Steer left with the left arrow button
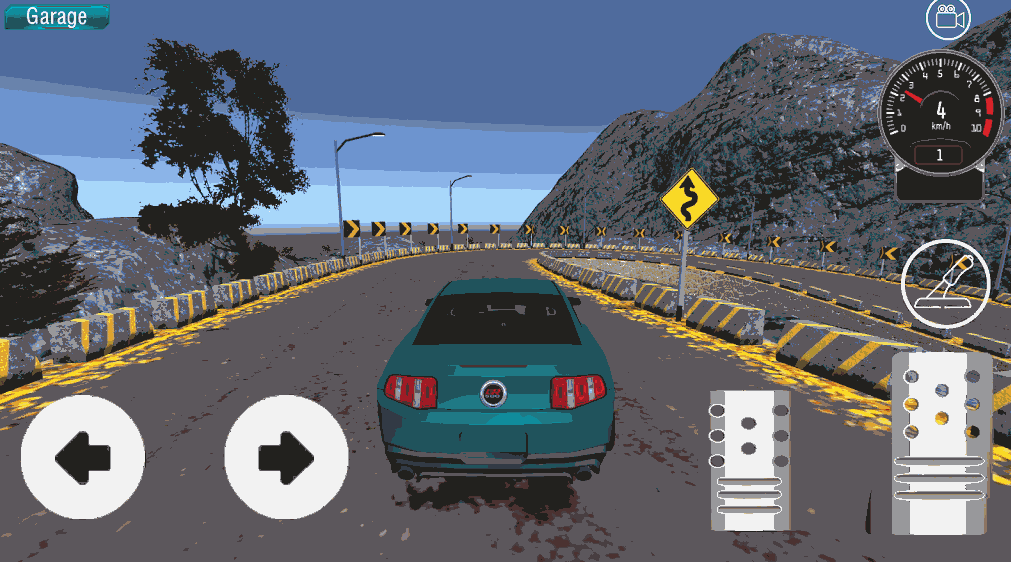1011x562 pixels. coord(83,457)
